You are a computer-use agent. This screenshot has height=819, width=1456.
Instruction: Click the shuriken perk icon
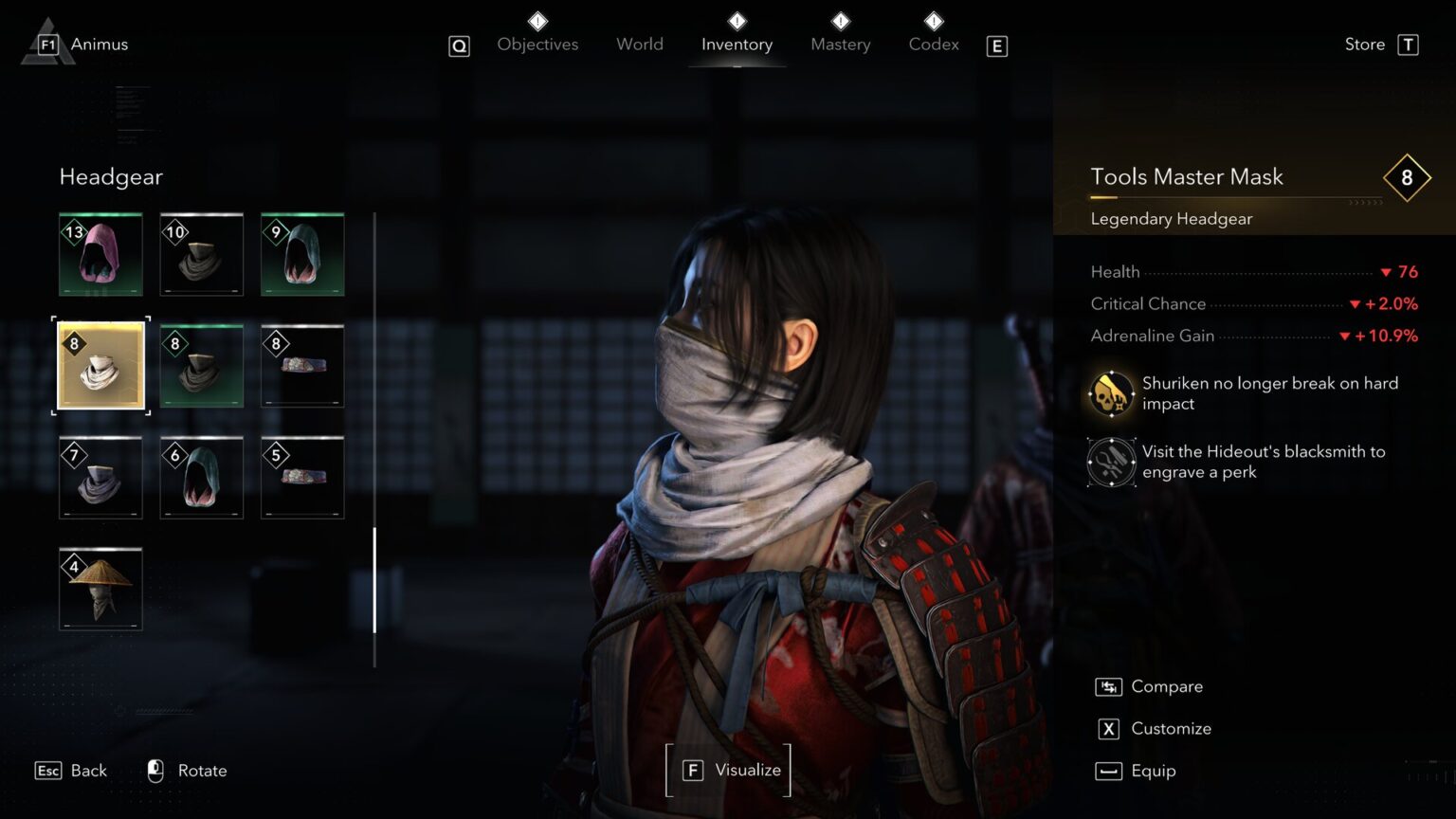1110,393
